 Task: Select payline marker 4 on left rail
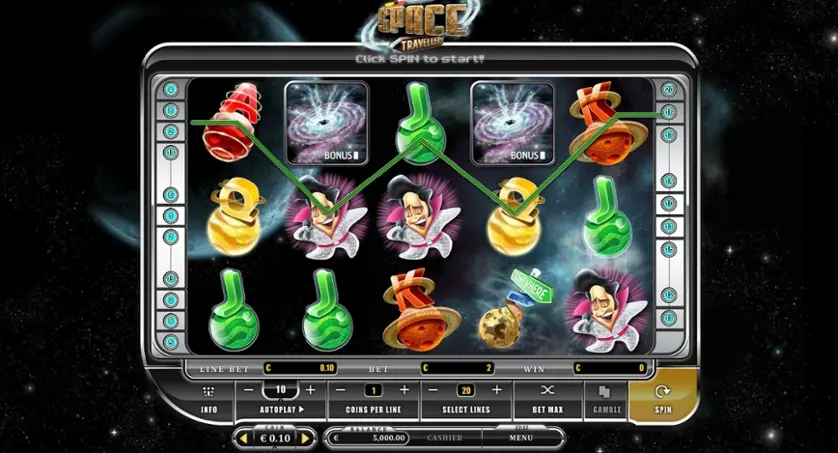[171, 89]
